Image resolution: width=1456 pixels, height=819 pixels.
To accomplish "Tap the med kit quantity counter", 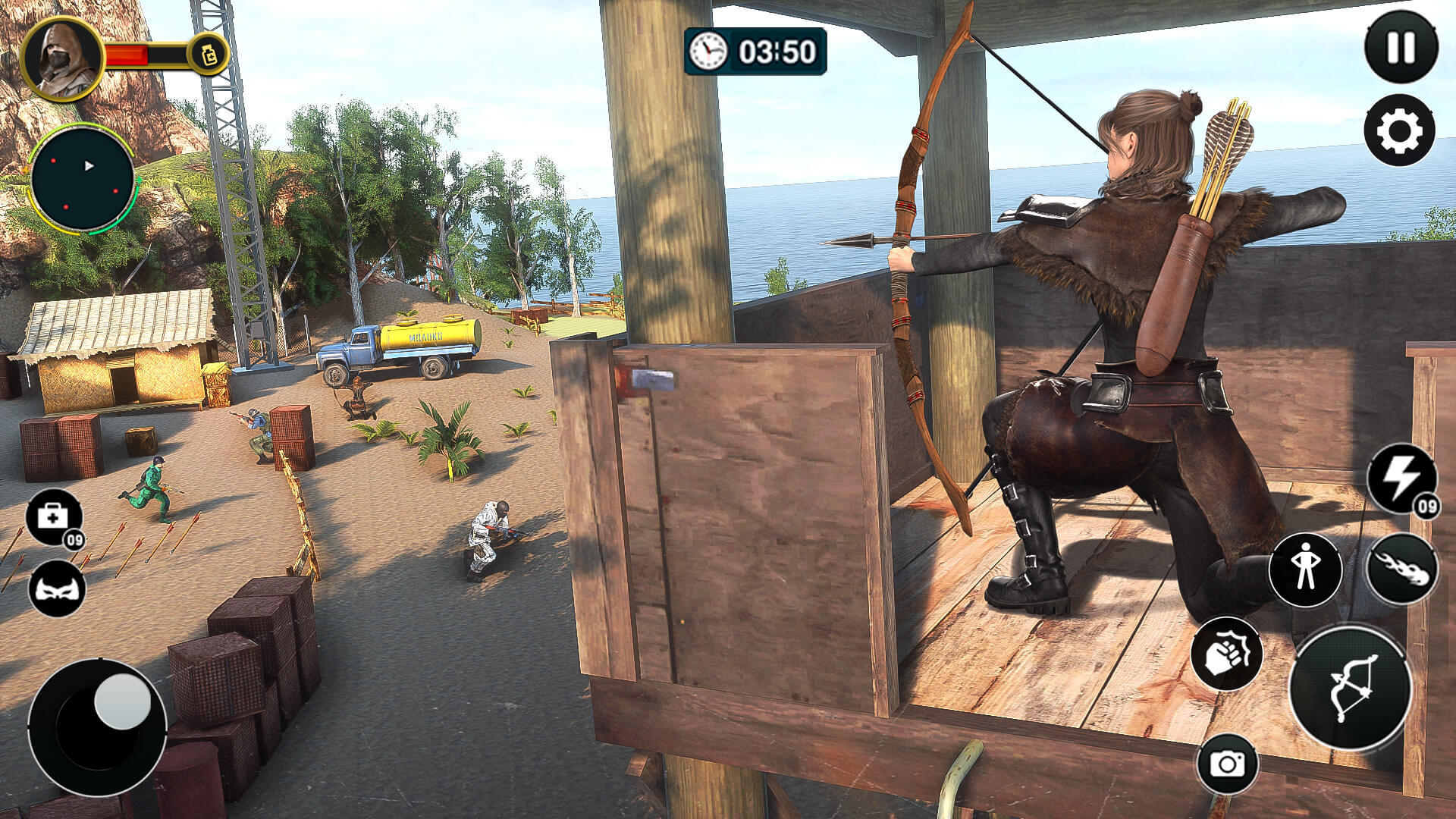I will (75, 540).
